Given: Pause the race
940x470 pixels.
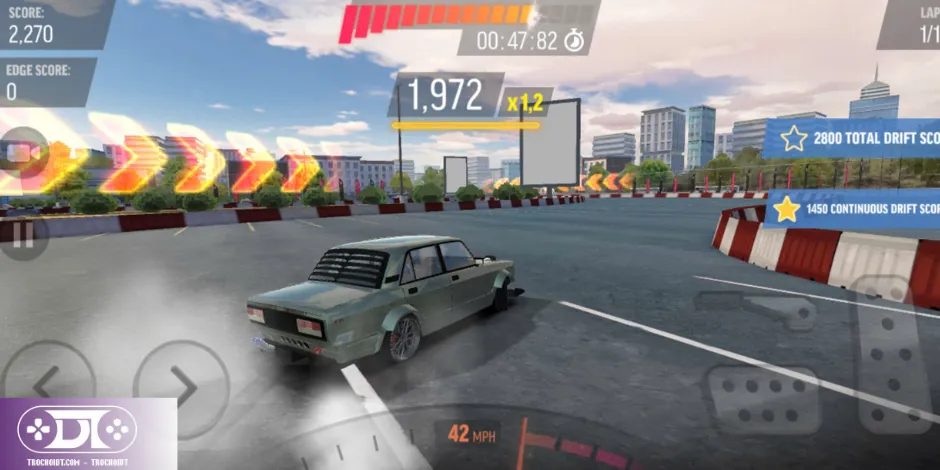Looking at the screenshot, I should (22, 236).
